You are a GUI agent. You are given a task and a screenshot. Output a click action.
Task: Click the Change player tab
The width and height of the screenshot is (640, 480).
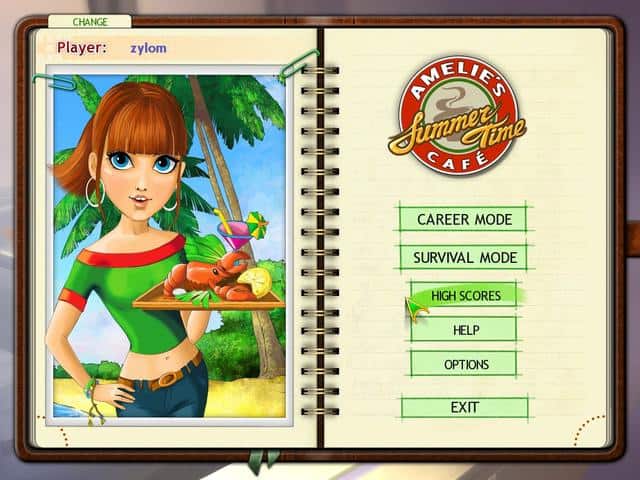click(x=89, y=21)
